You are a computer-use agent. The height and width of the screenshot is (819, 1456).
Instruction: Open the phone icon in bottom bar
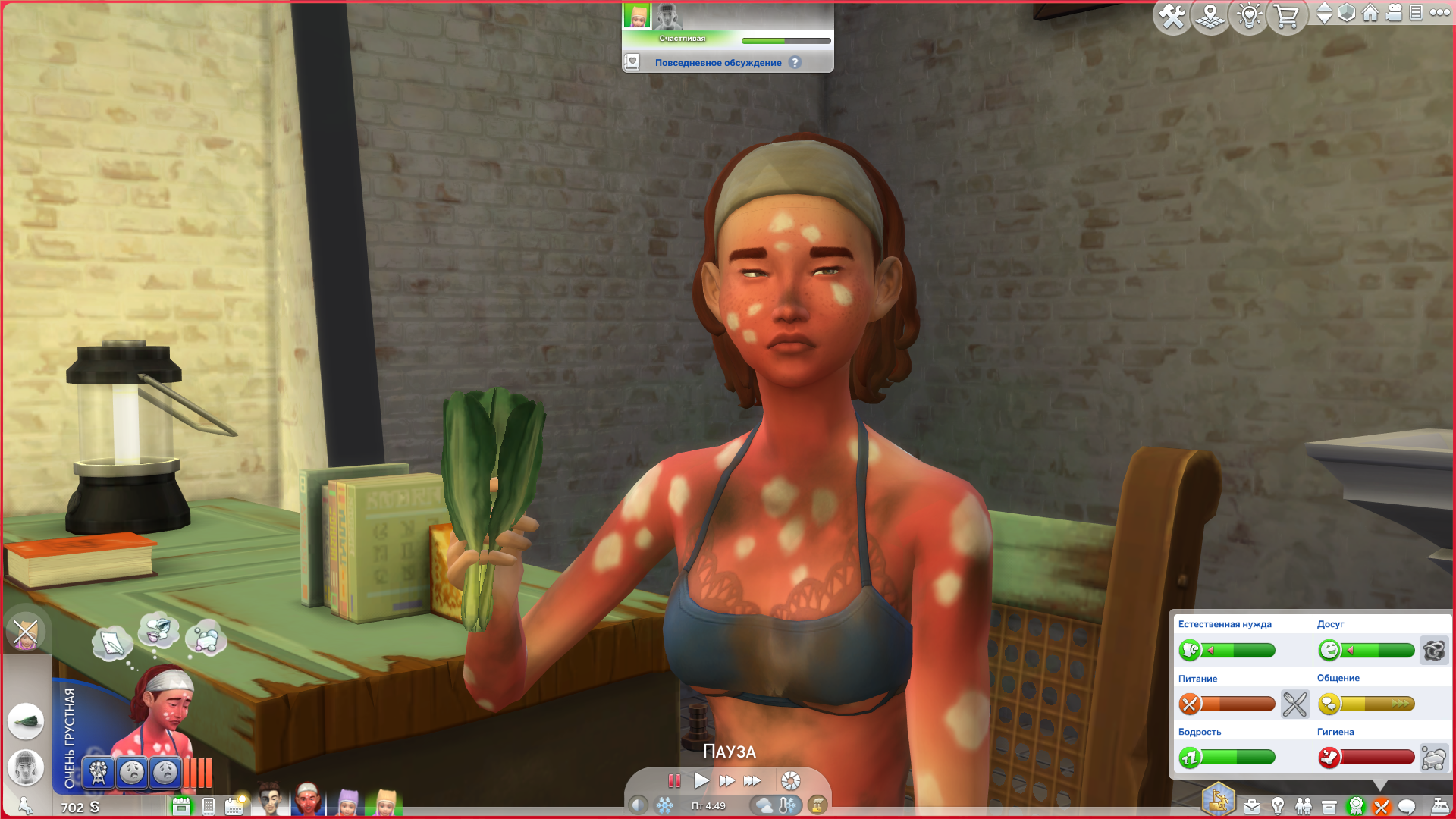pyautogui.click(x=209, y=806)
